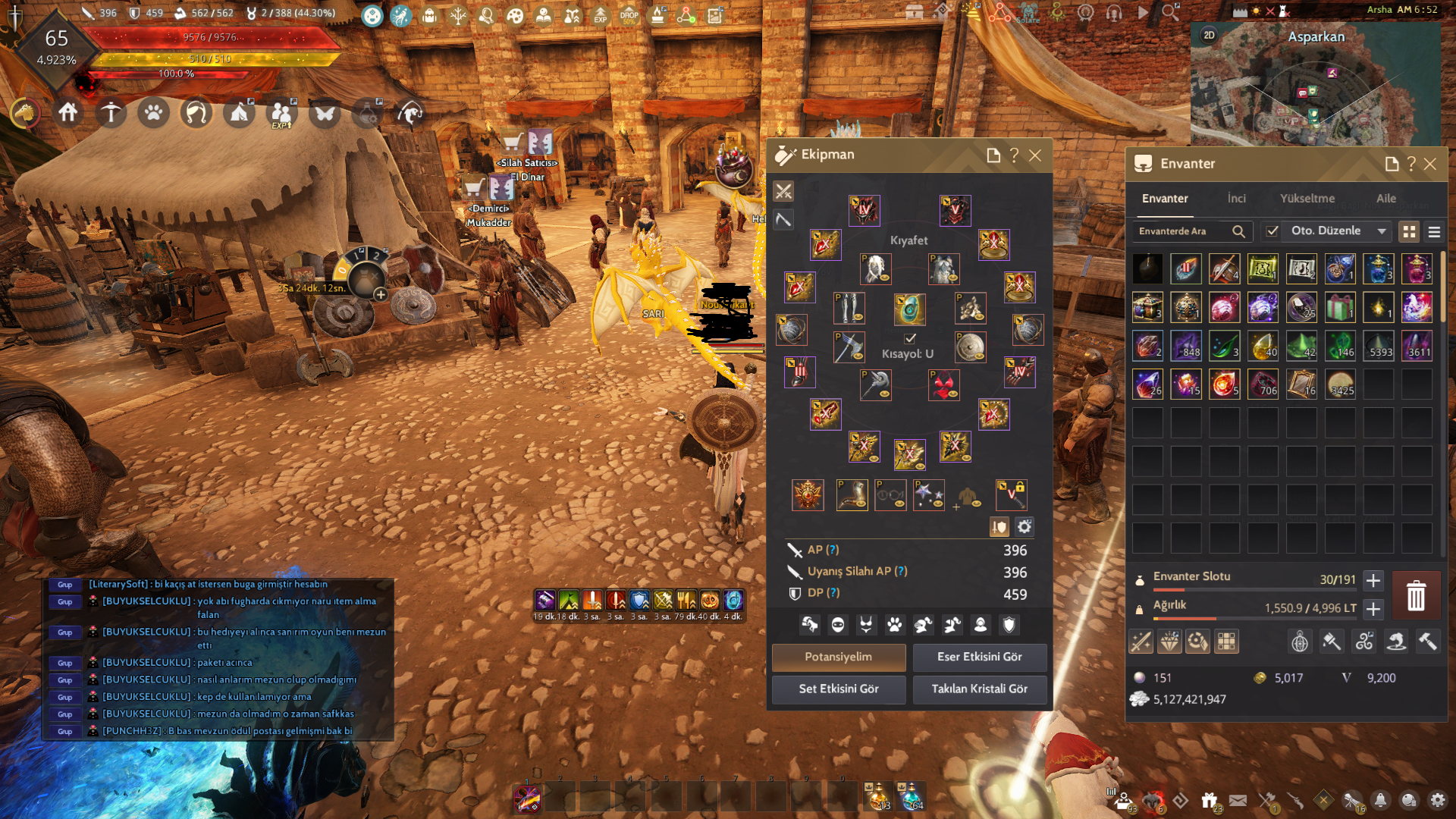The height and width of the screenshot is (819, 1456).
Task: Toggle the minimap 2D view button
Action: [1209, 35]
